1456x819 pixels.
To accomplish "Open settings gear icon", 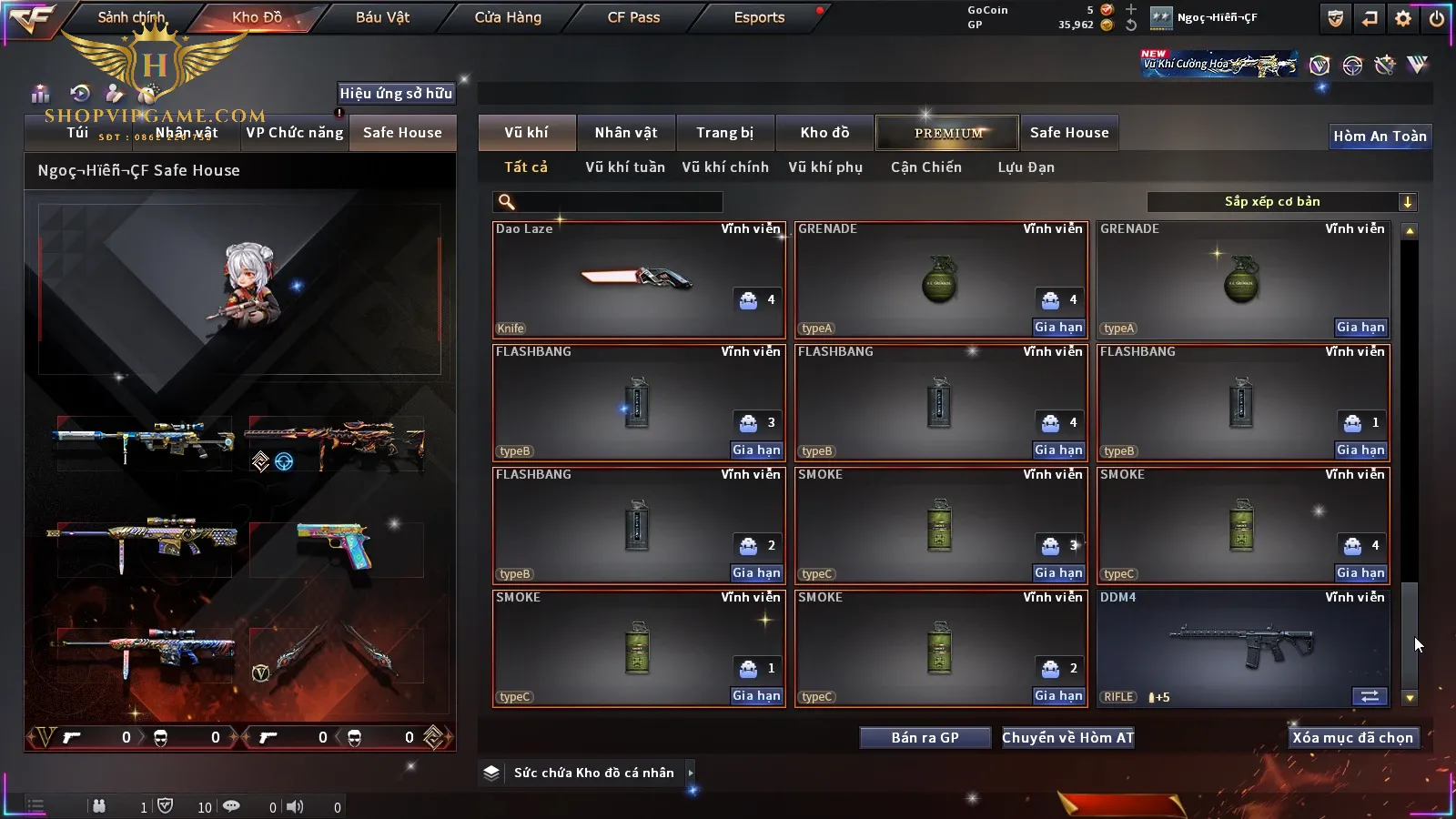I will [1403, 18].
